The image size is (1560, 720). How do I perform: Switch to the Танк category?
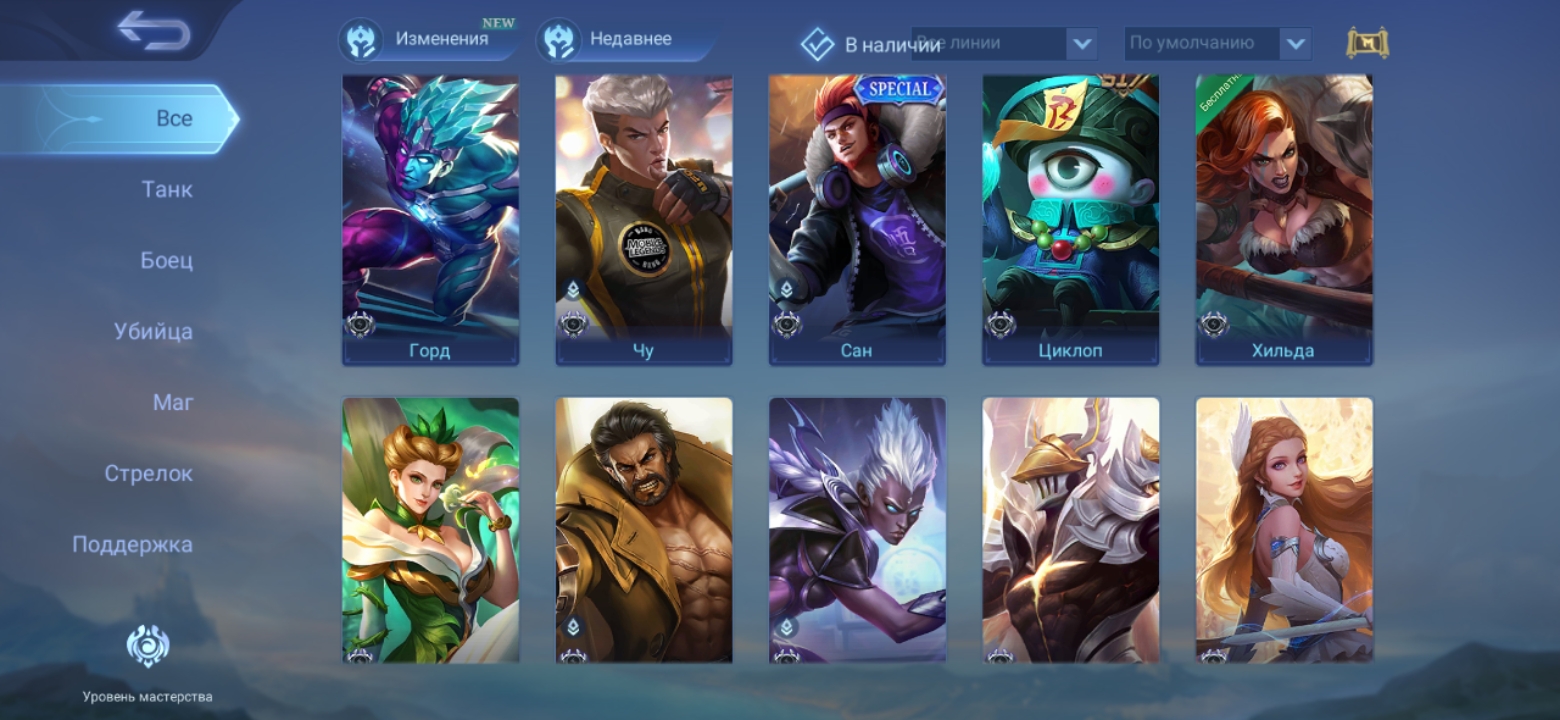click(x=167, y=189)
